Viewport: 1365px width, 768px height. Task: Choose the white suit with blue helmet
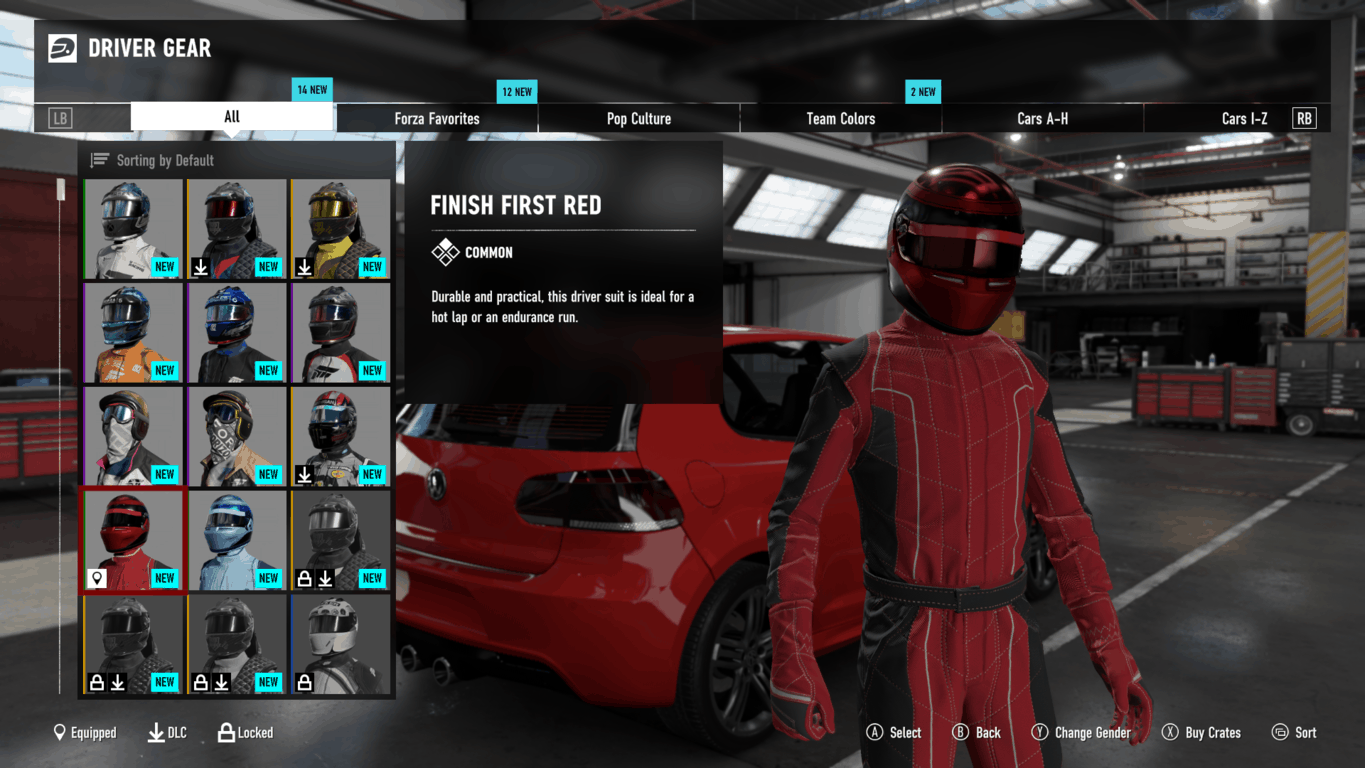coord(133,229)
